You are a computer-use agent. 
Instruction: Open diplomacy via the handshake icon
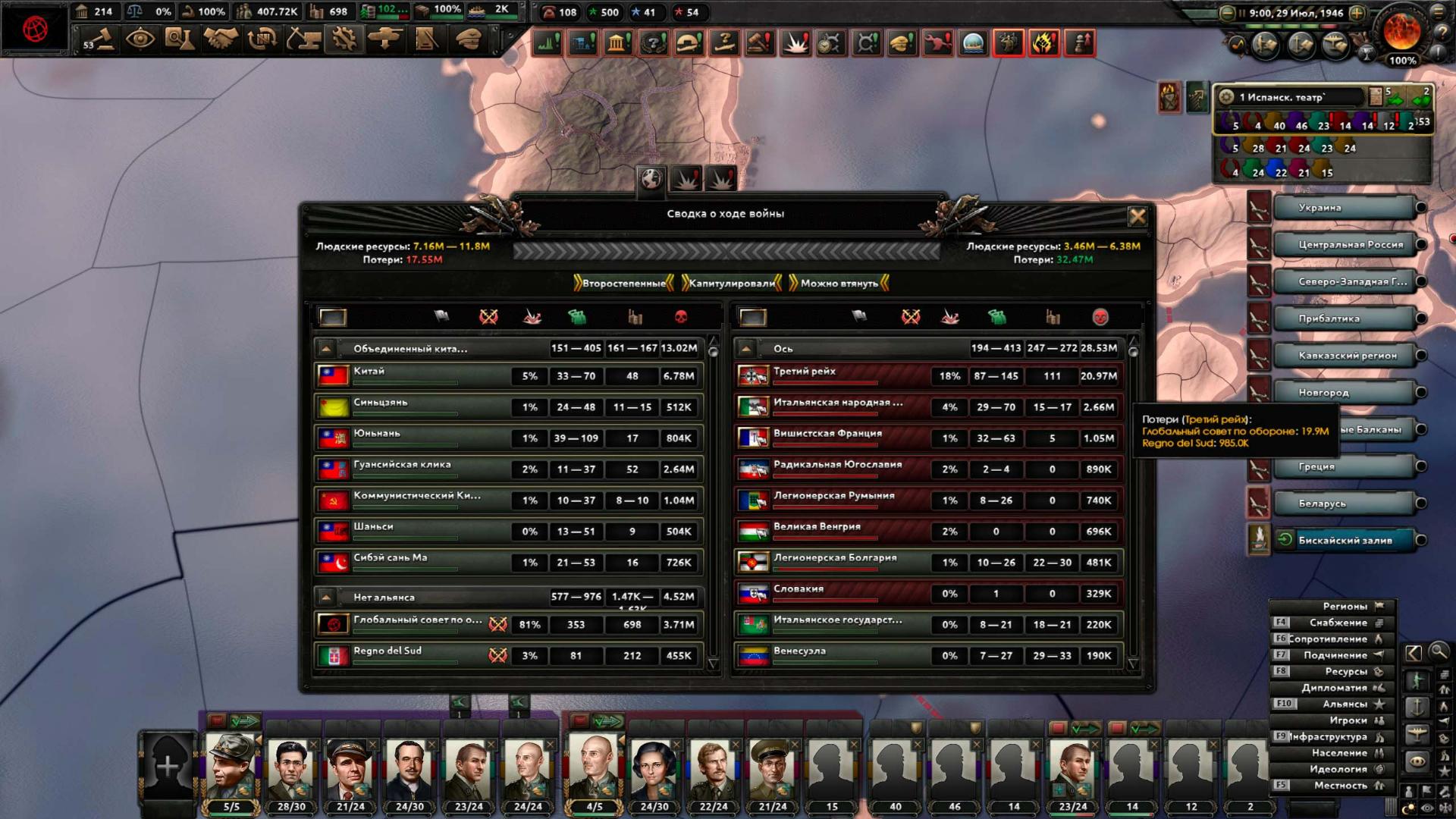[x=221, y=39]
